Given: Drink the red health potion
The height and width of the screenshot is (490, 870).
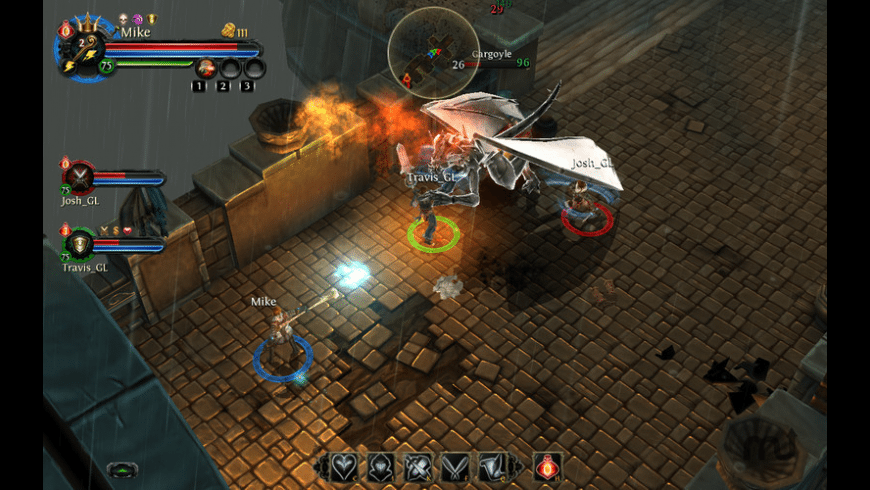Looking at the screenshot, I should 546,466.
